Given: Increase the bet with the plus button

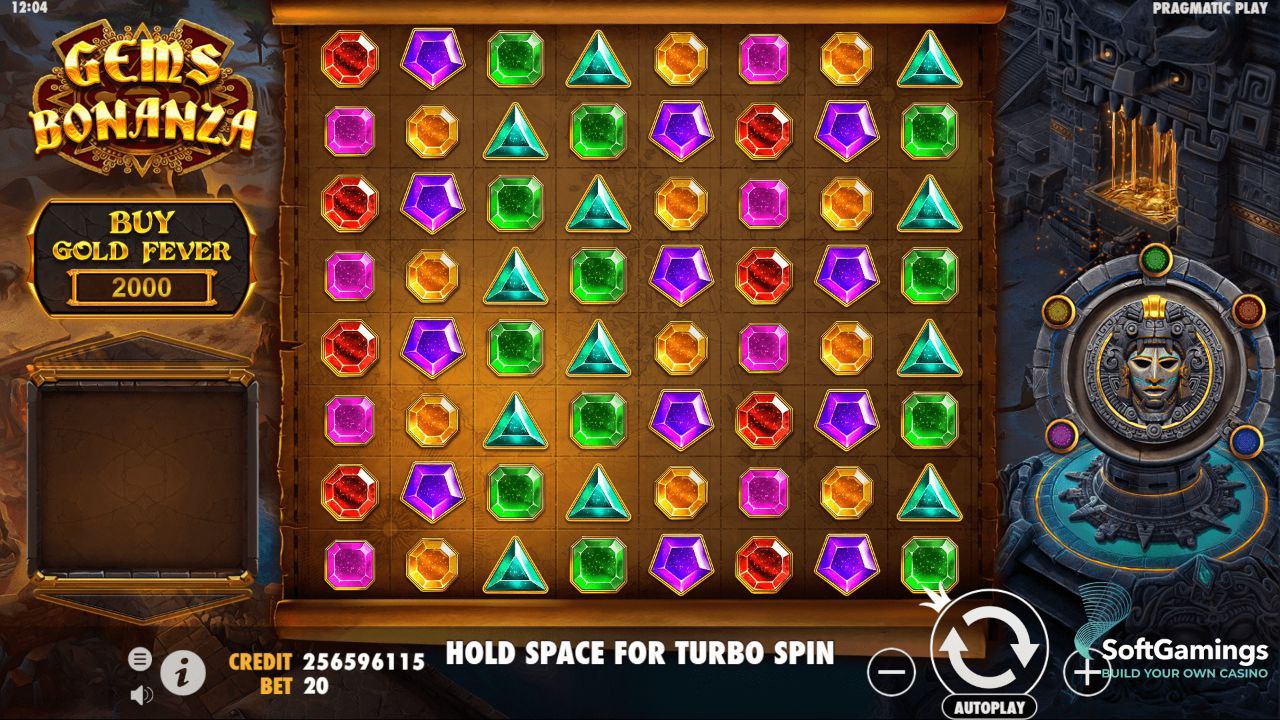Looking at the screenshot, I should pos(1085,671).
